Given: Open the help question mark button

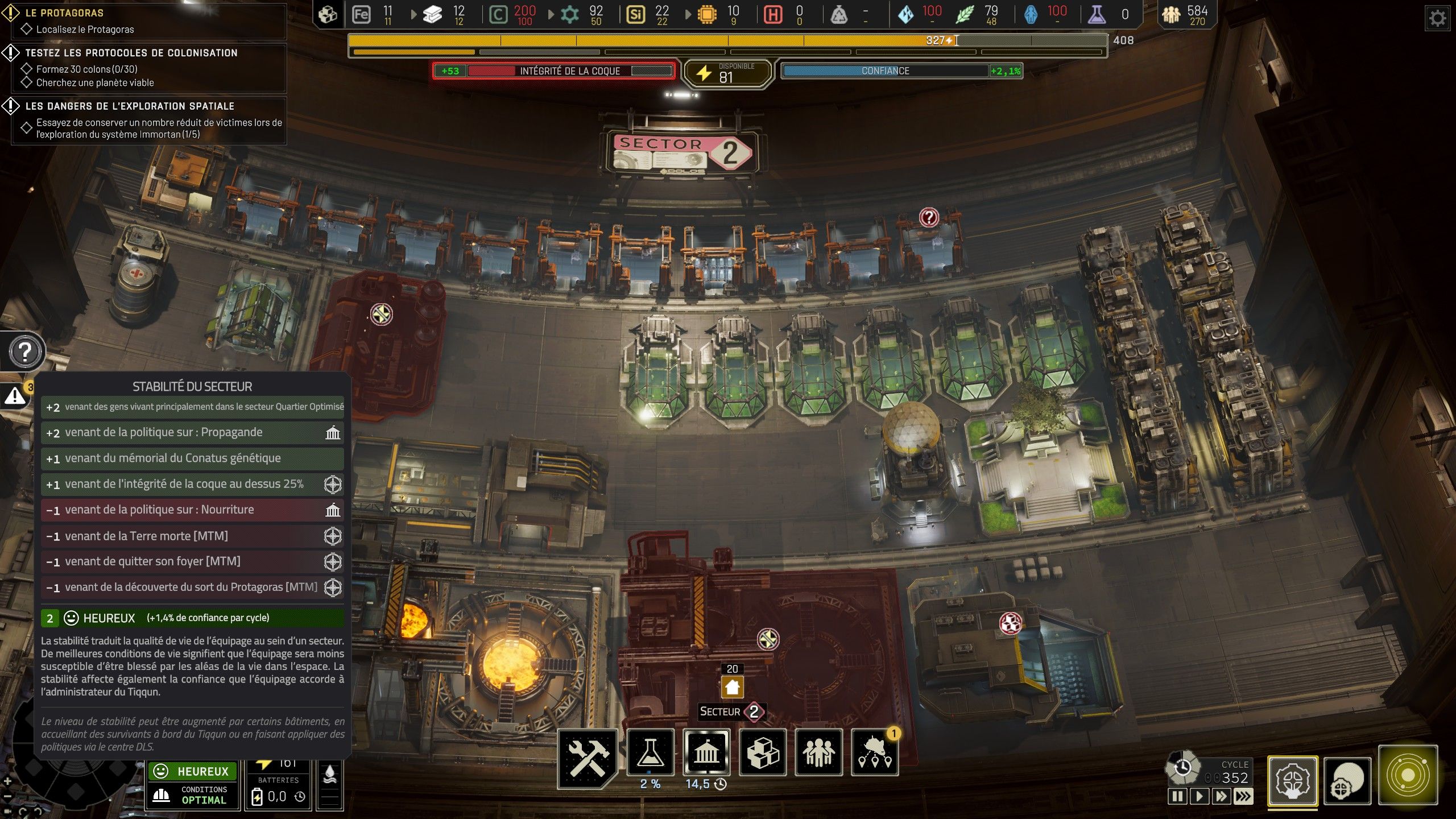Looking at the screenshot, I should [25, 352].
